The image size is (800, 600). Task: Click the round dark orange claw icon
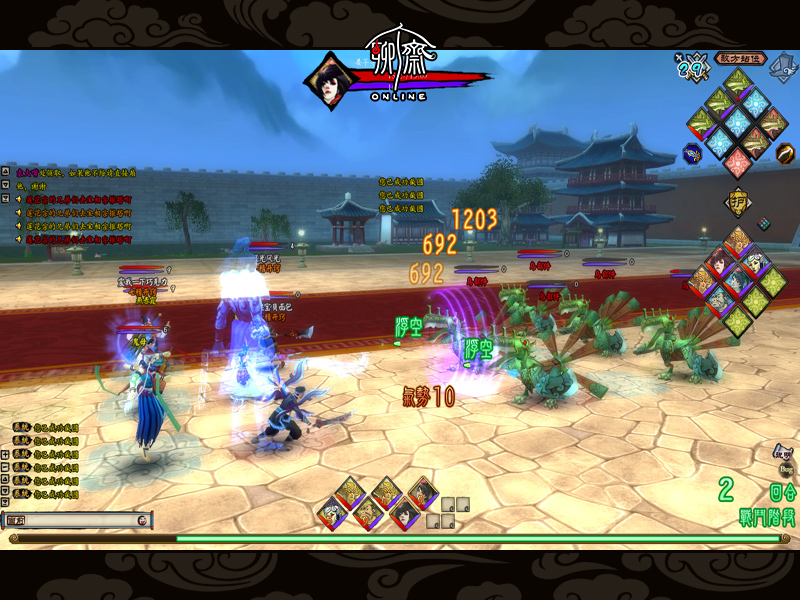coord(786,153)
